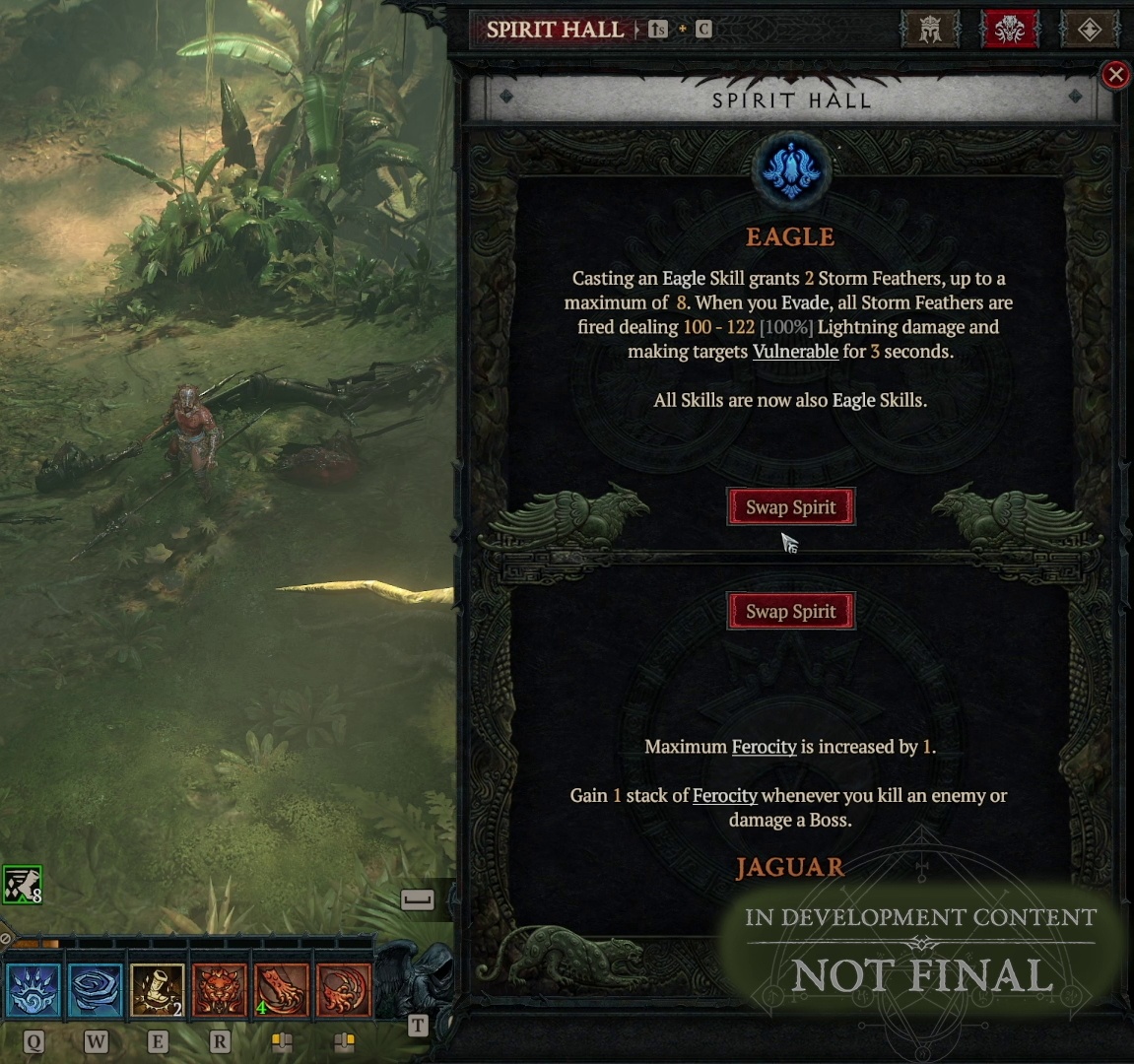This screenshot has width=1134, height=1064.
Task: Open the underlined Vulnerable keyword link
Action: (795, 352)
